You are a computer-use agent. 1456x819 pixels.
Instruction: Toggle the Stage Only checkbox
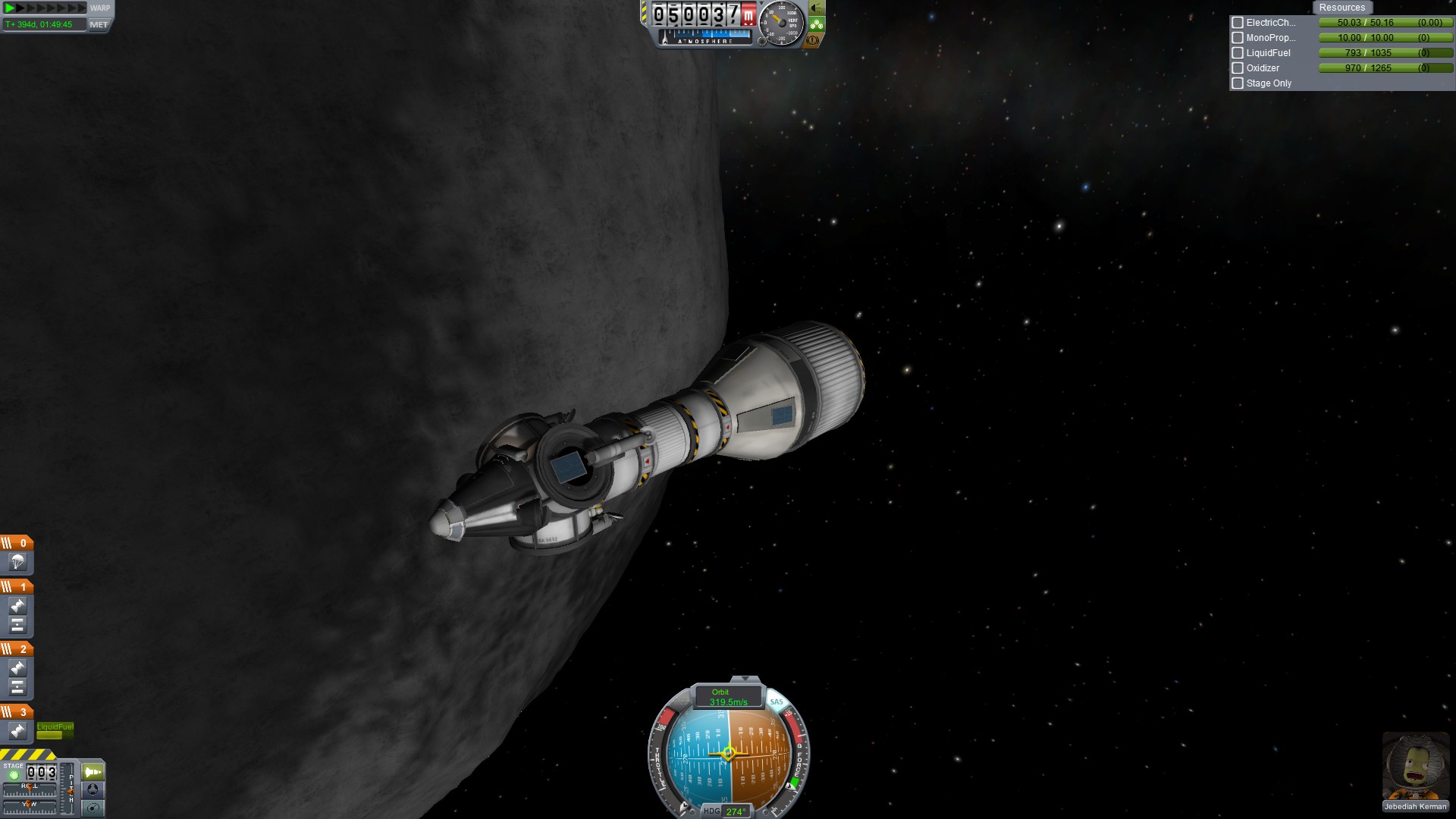click(x=1238, y=83)
